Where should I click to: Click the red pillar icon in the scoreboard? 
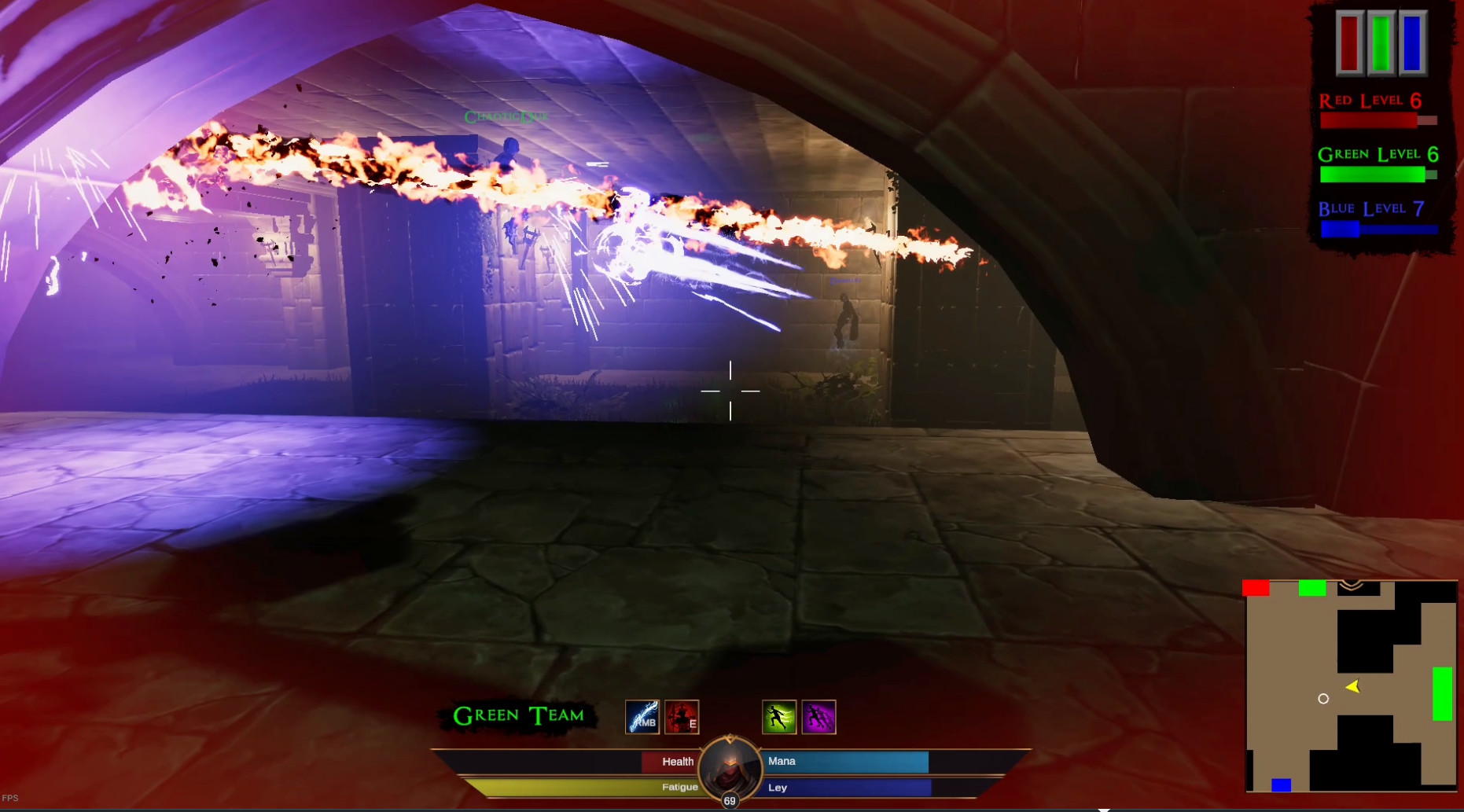pyautogui.click(x=1349, y=43)
